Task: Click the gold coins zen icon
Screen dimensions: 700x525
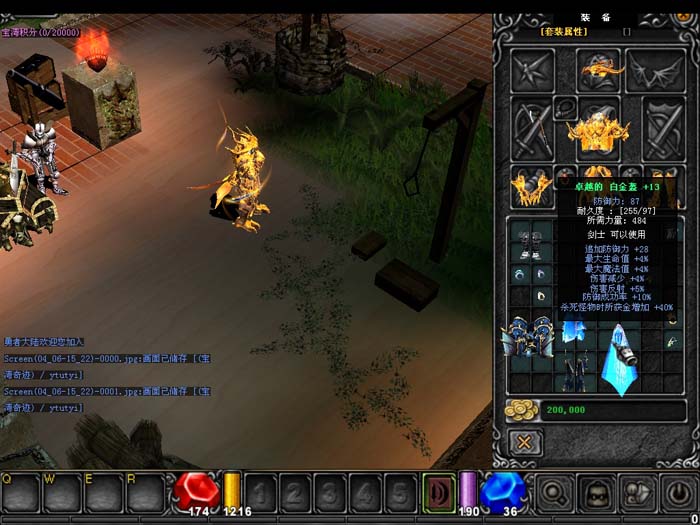Action: tap(522, 410)
